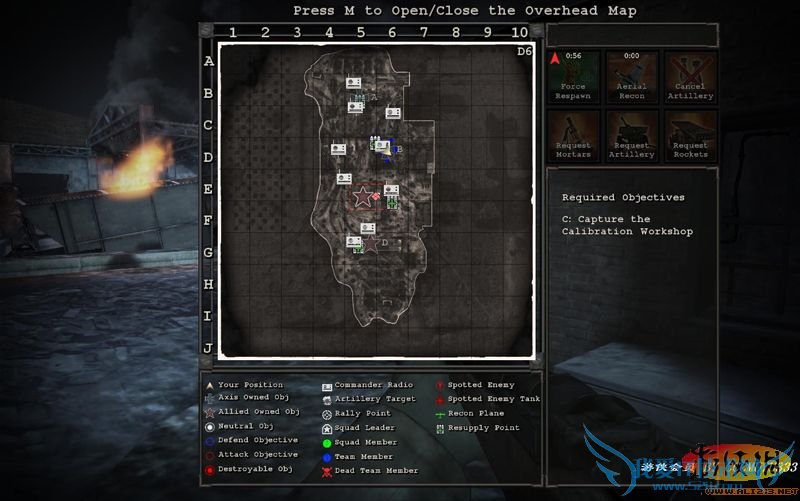The image size is (800, 501).
Task: Activate Request Artillery
Action: 632,136
